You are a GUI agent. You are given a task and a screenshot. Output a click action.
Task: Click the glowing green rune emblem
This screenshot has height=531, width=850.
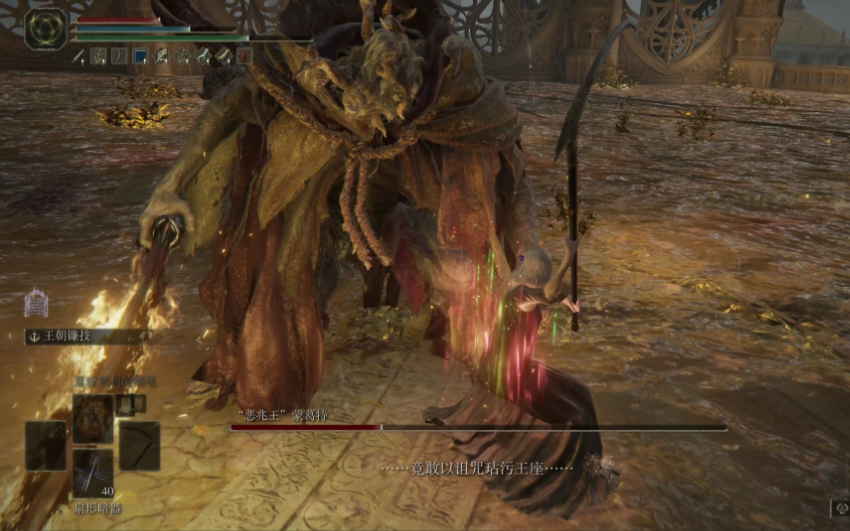[x=45, y=28]
